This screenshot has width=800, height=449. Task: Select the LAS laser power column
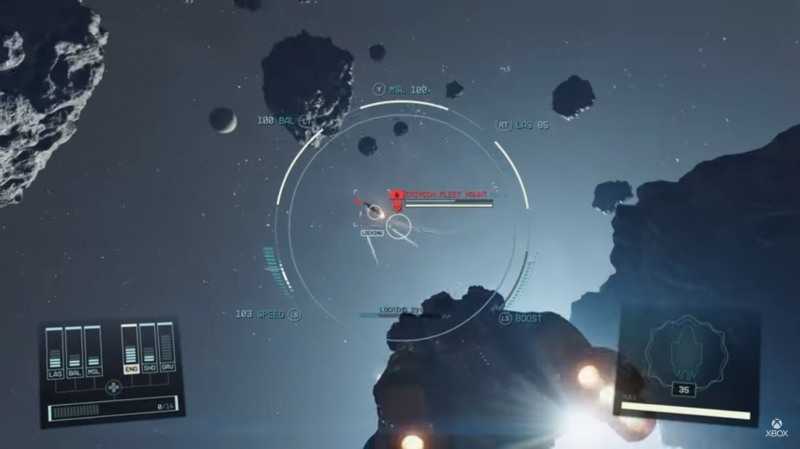coord(55,352)
